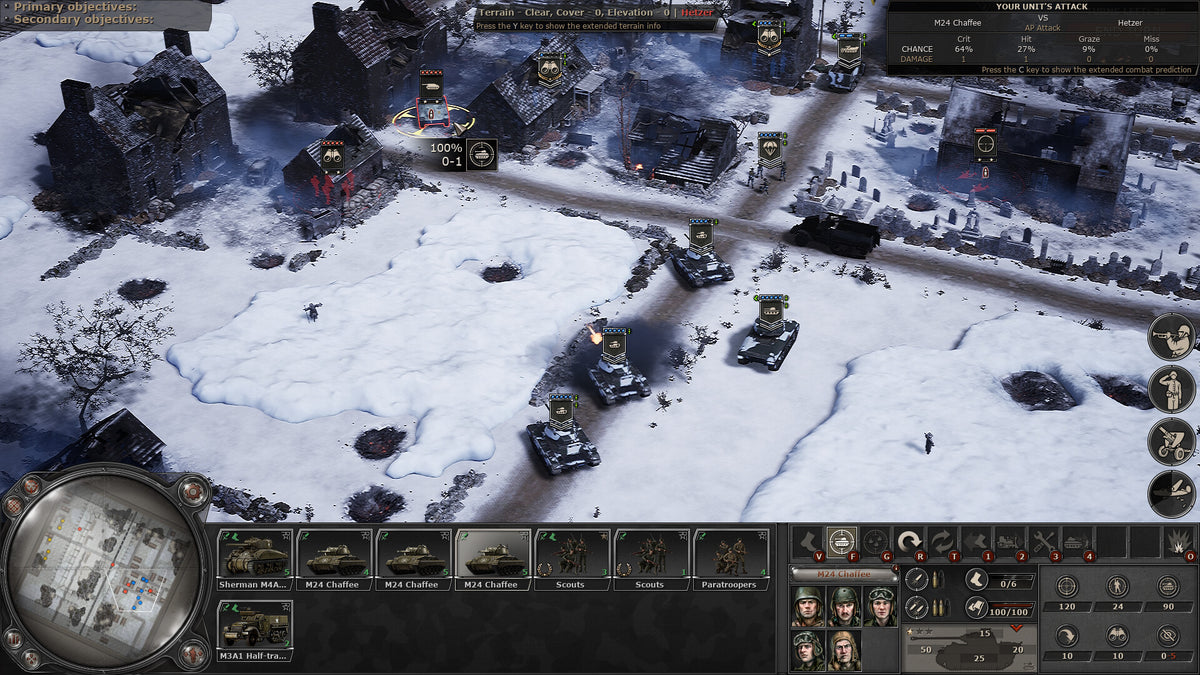Choose the wrench and screwdriver repair command

pyautogui.click(x=1044, y=542)
